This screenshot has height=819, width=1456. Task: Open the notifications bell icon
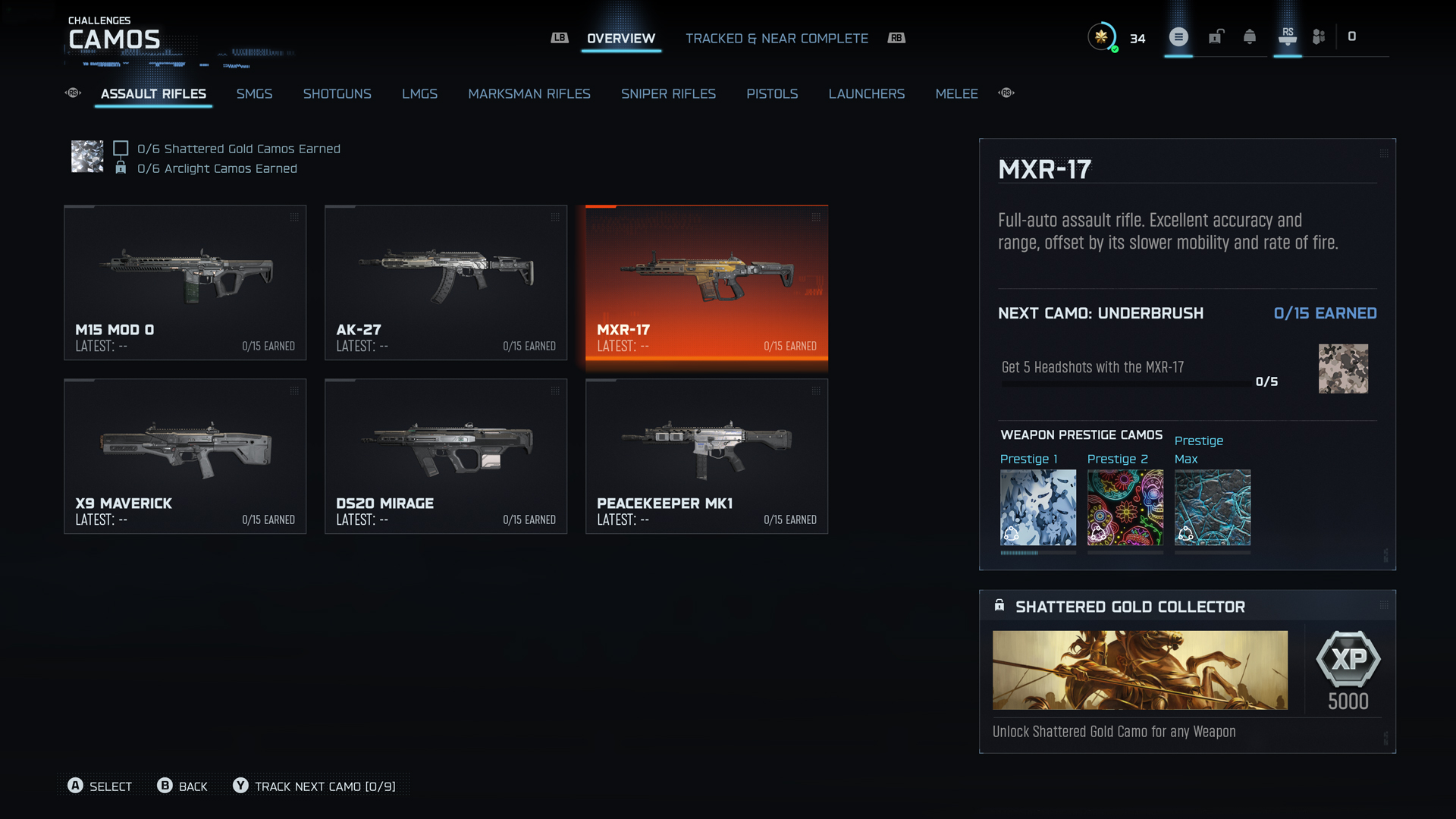[x=1250, y=37]
